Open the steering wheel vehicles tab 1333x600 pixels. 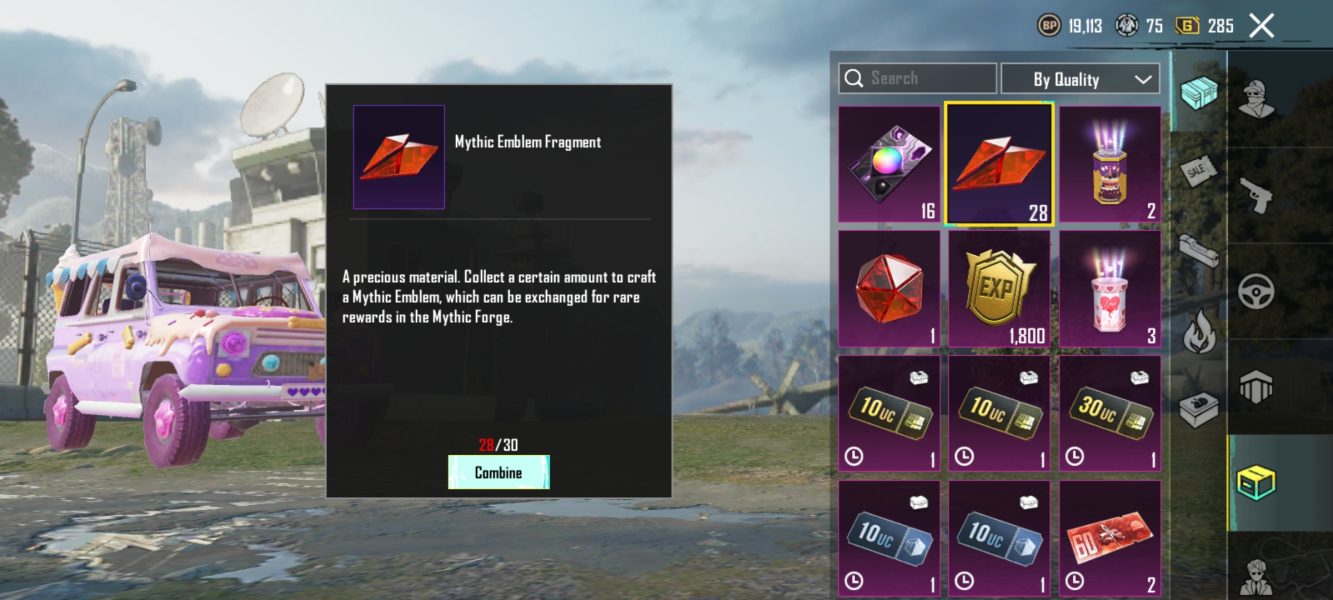click(1257, 290)
